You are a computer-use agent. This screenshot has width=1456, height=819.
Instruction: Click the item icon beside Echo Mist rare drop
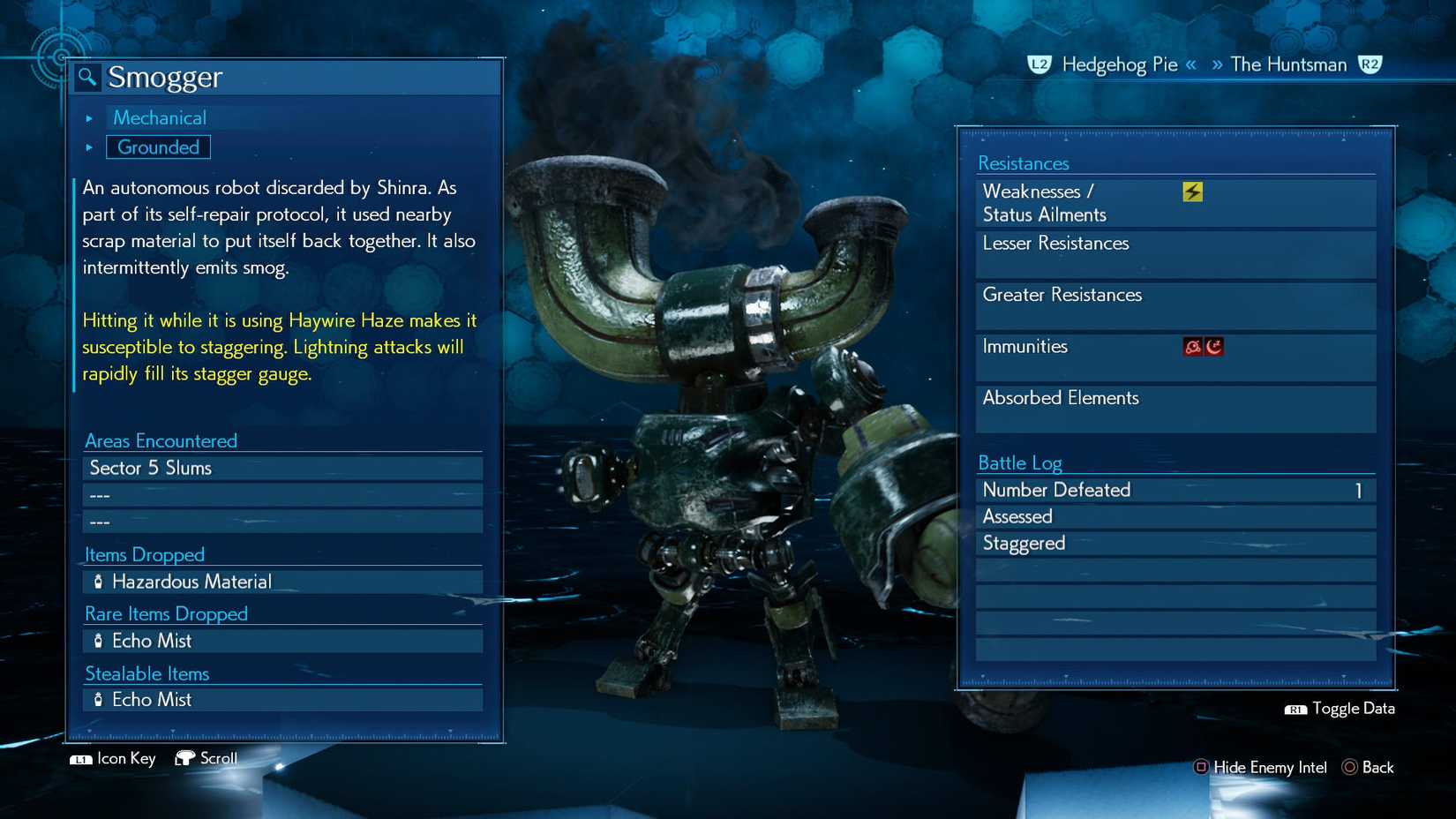click(97, 641)
